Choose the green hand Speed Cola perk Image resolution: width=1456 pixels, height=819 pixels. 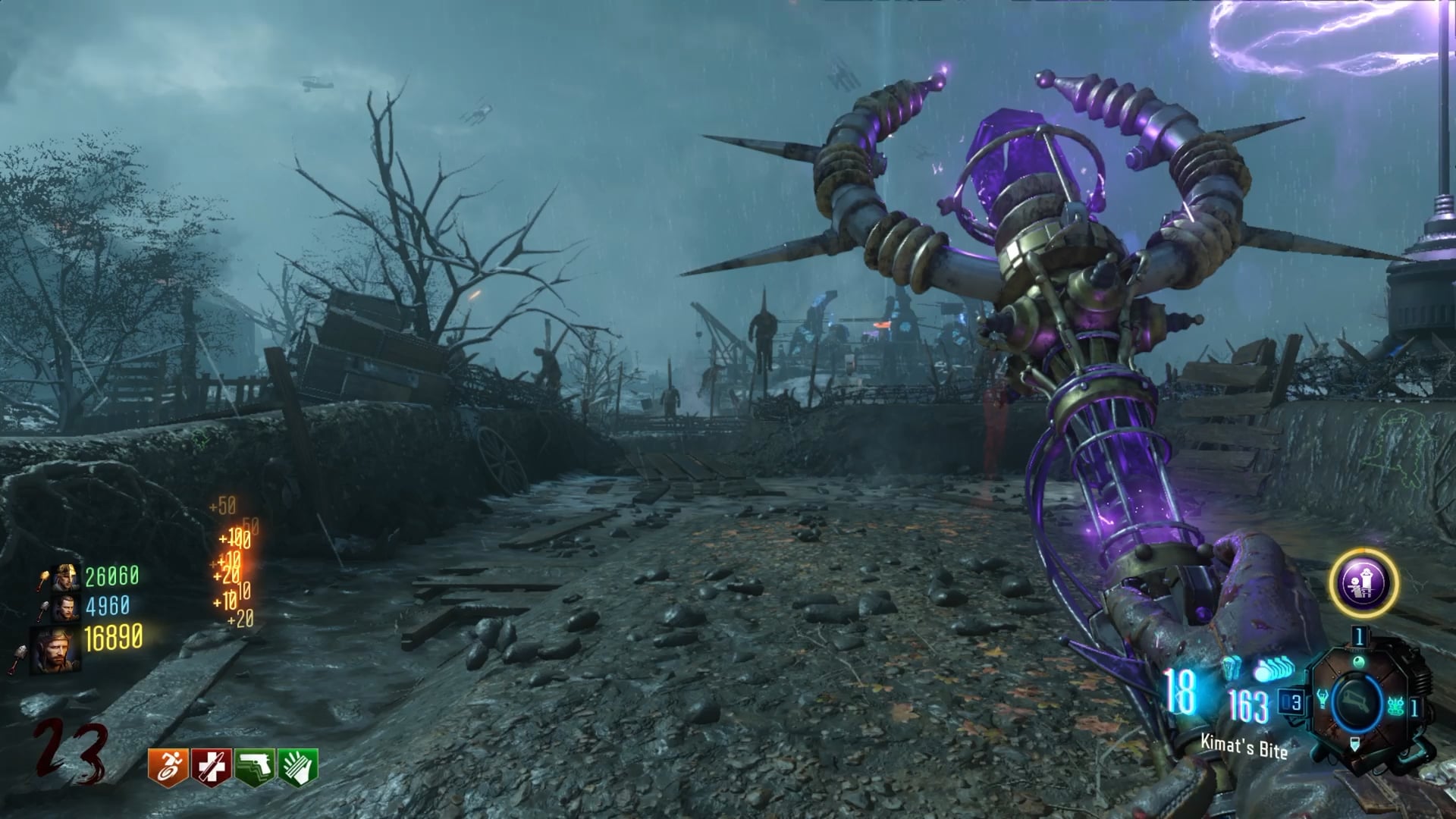point(298,767)
